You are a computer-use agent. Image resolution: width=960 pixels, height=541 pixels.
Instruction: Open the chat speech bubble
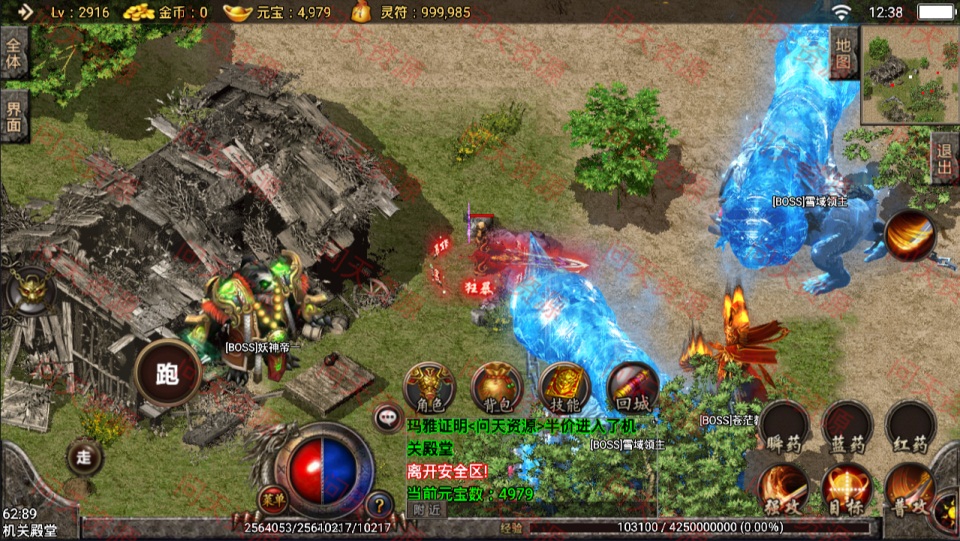coord(387,418)
